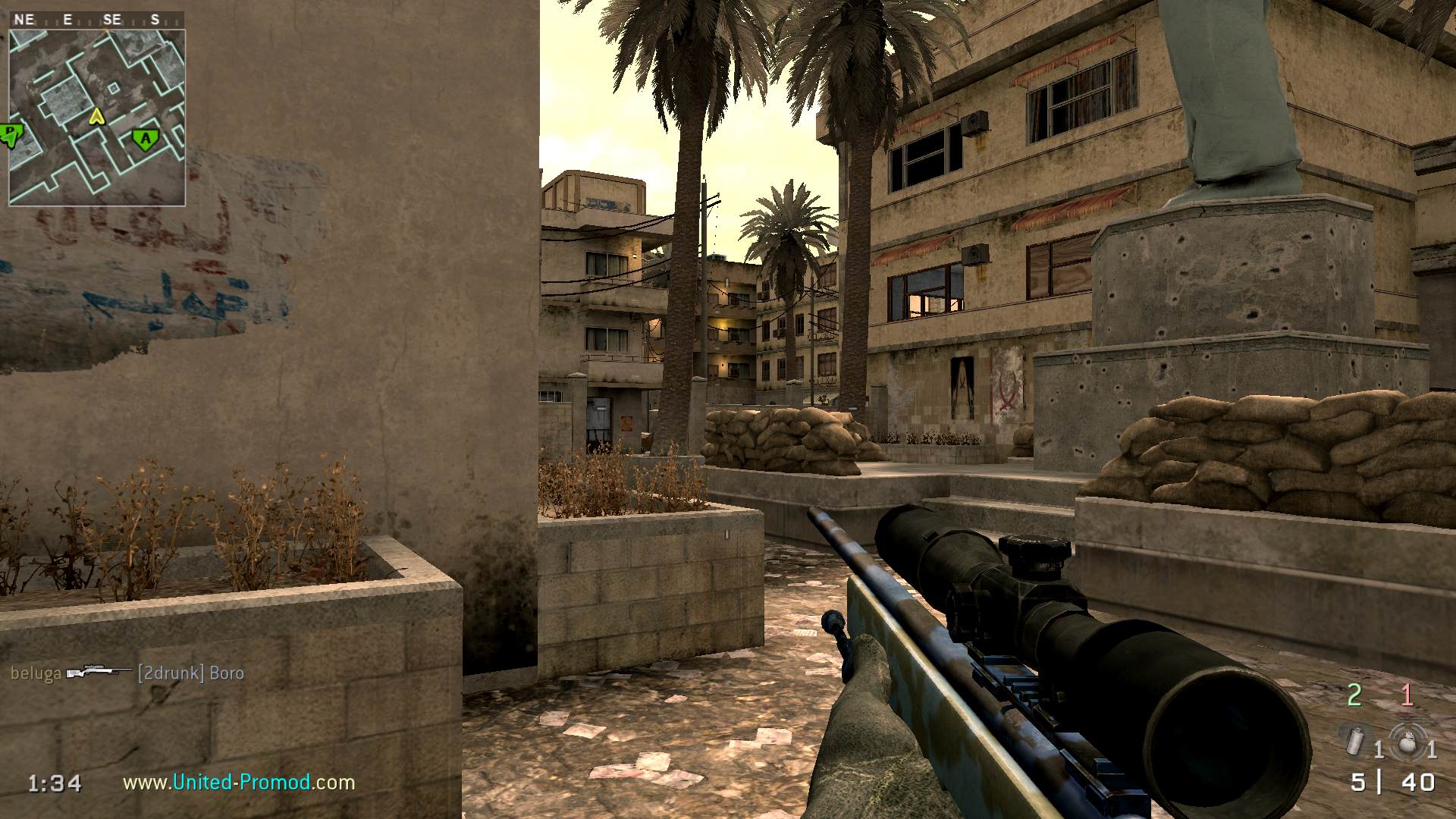Select the frag grenade icon
This screenshot has height=819, width=1456.
[1407, 741]
